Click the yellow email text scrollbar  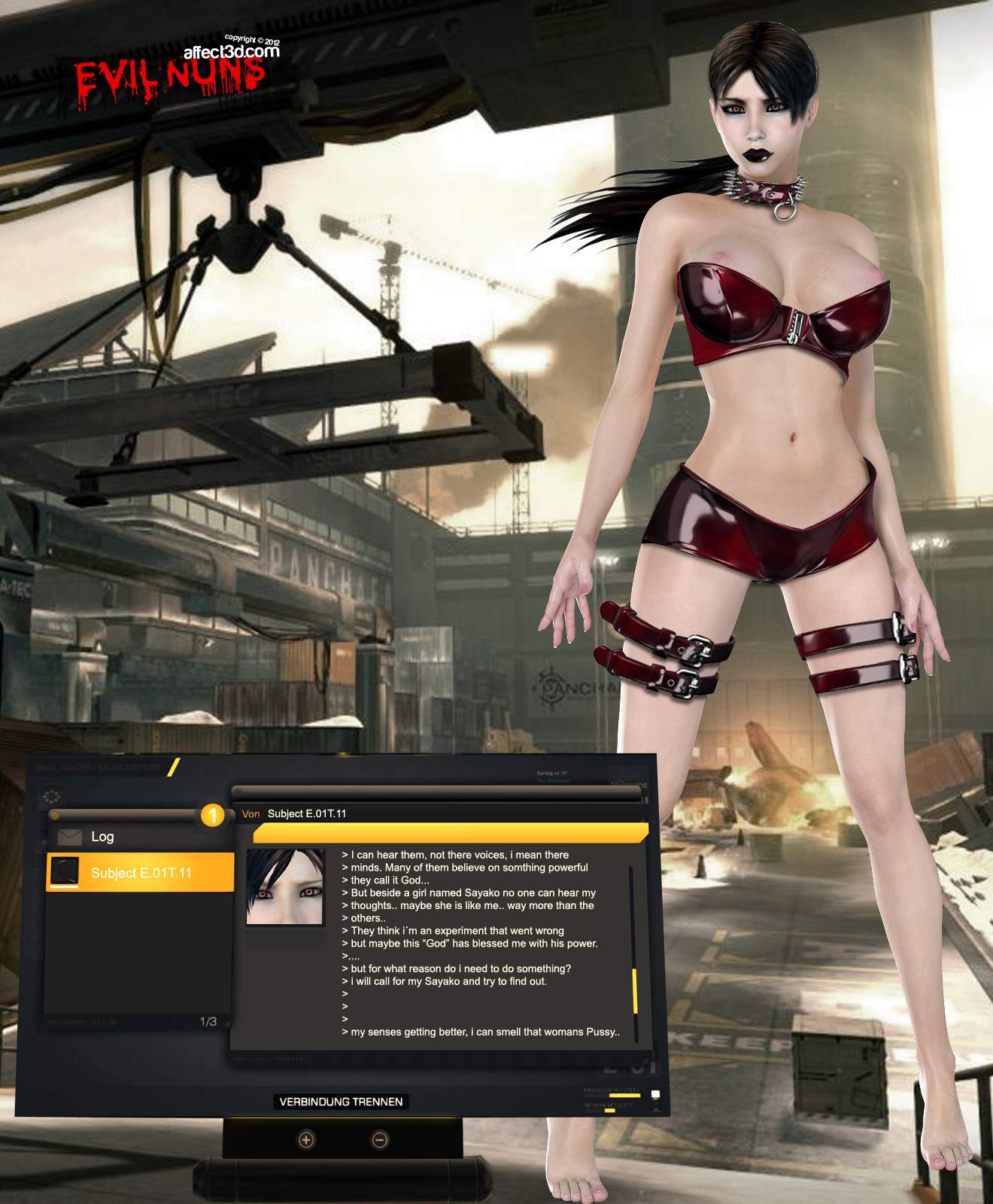(635, 990)
